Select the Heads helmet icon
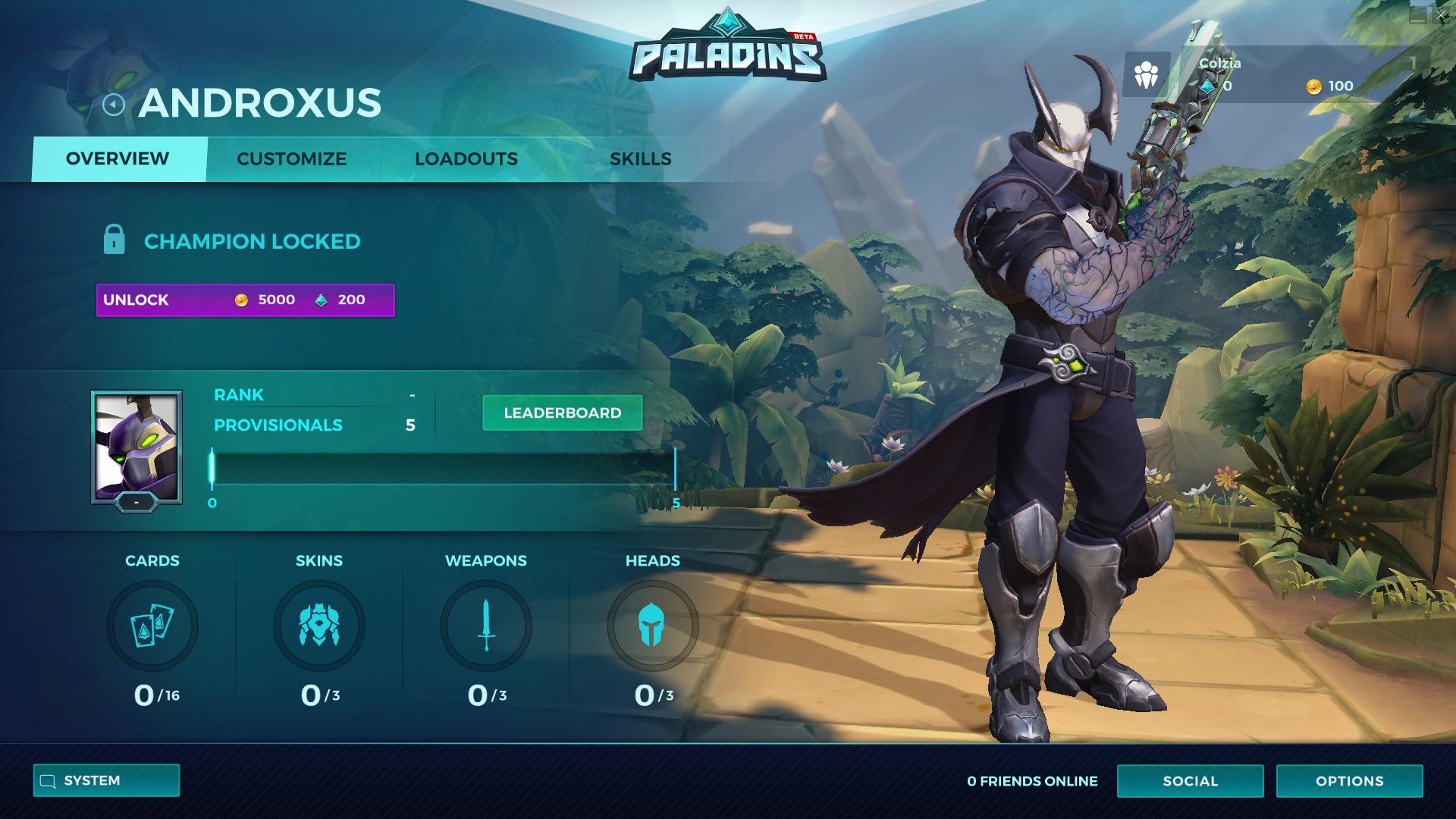The height and width of the screenshot is (819, 1456). 652,626
